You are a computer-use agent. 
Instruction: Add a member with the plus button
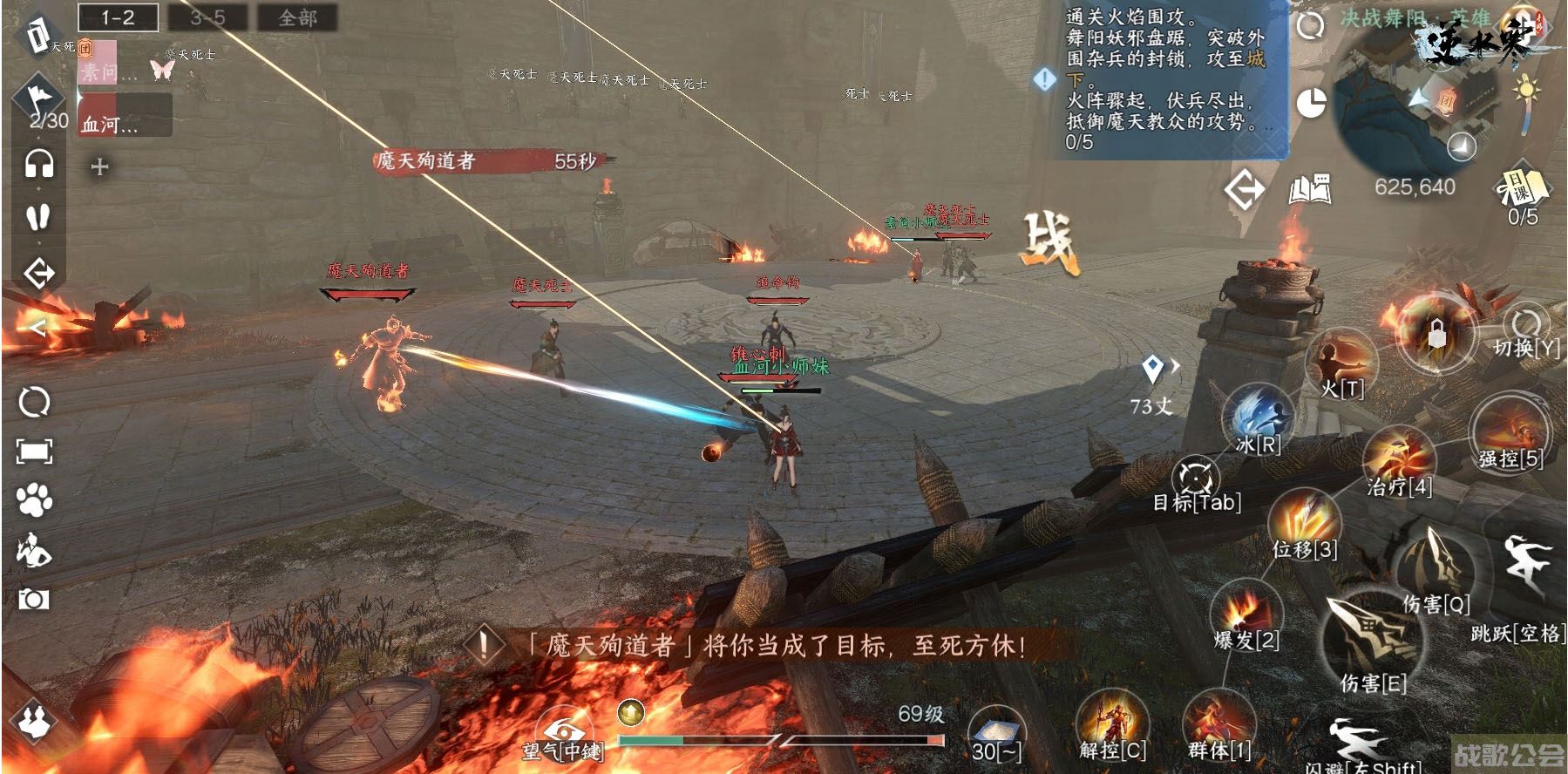99,166
